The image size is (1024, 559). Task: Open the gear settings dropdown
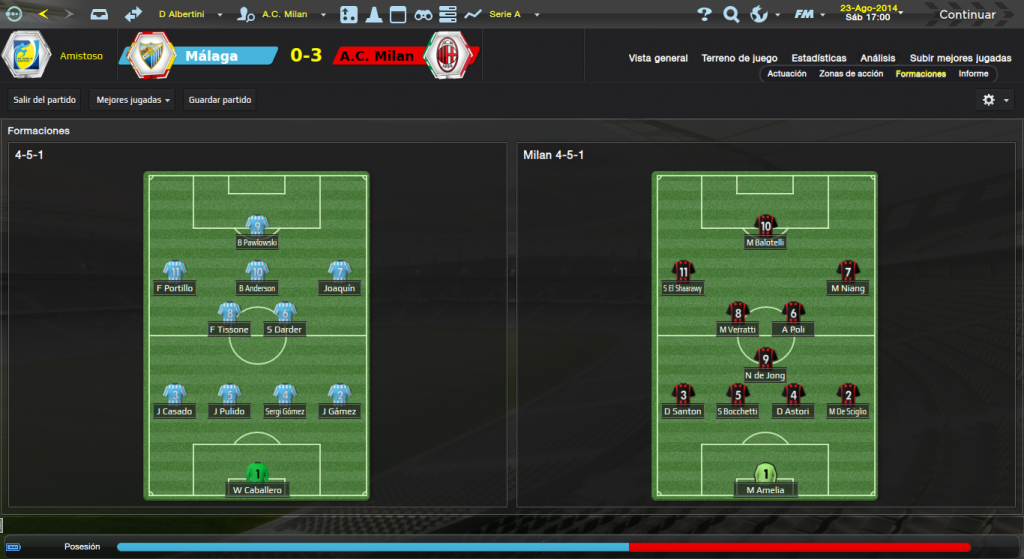994,100
